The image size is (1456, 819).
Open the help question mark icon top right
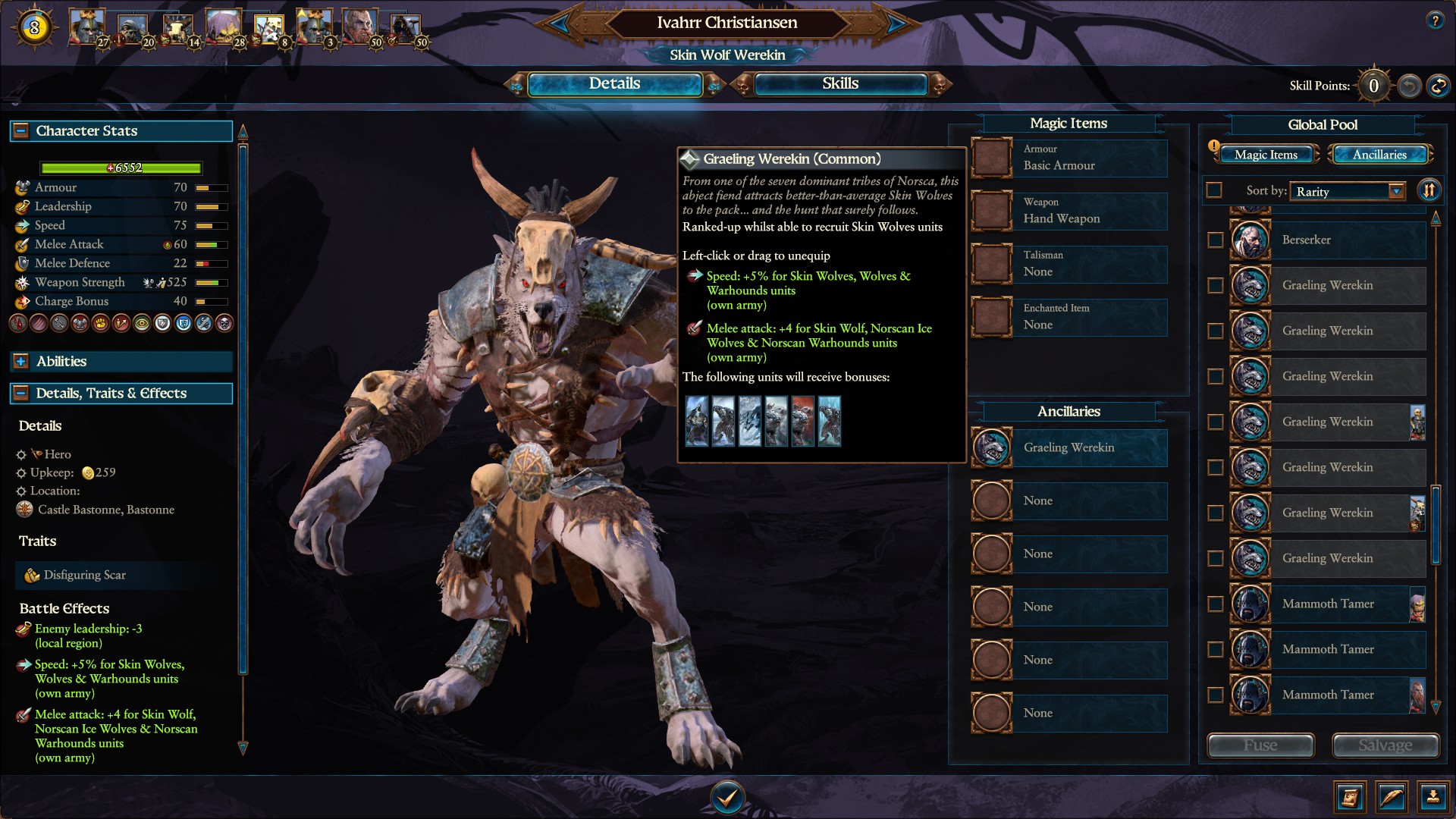coord(1436,19)
